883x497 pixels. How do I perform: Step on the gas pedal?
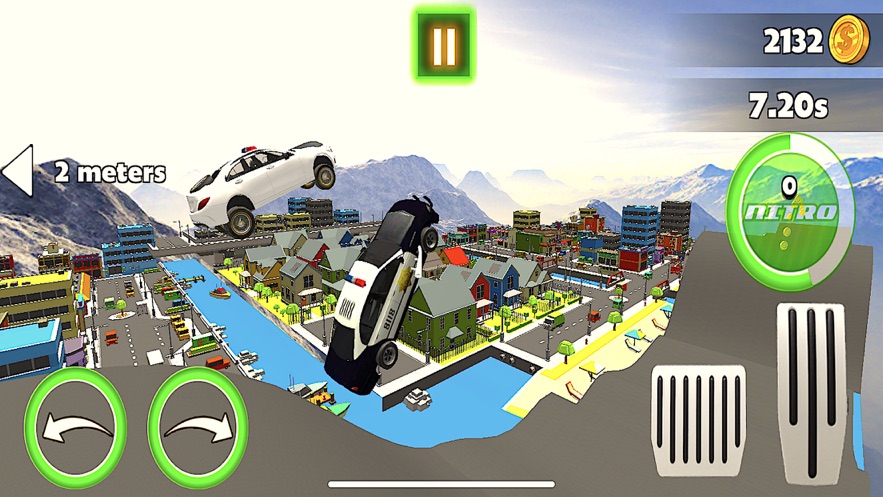point(810,390)
